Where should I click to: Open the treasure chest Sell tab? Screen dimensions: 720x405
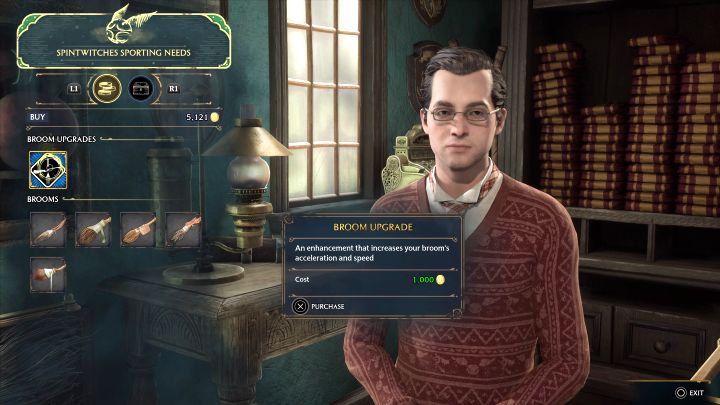[141, 89]
